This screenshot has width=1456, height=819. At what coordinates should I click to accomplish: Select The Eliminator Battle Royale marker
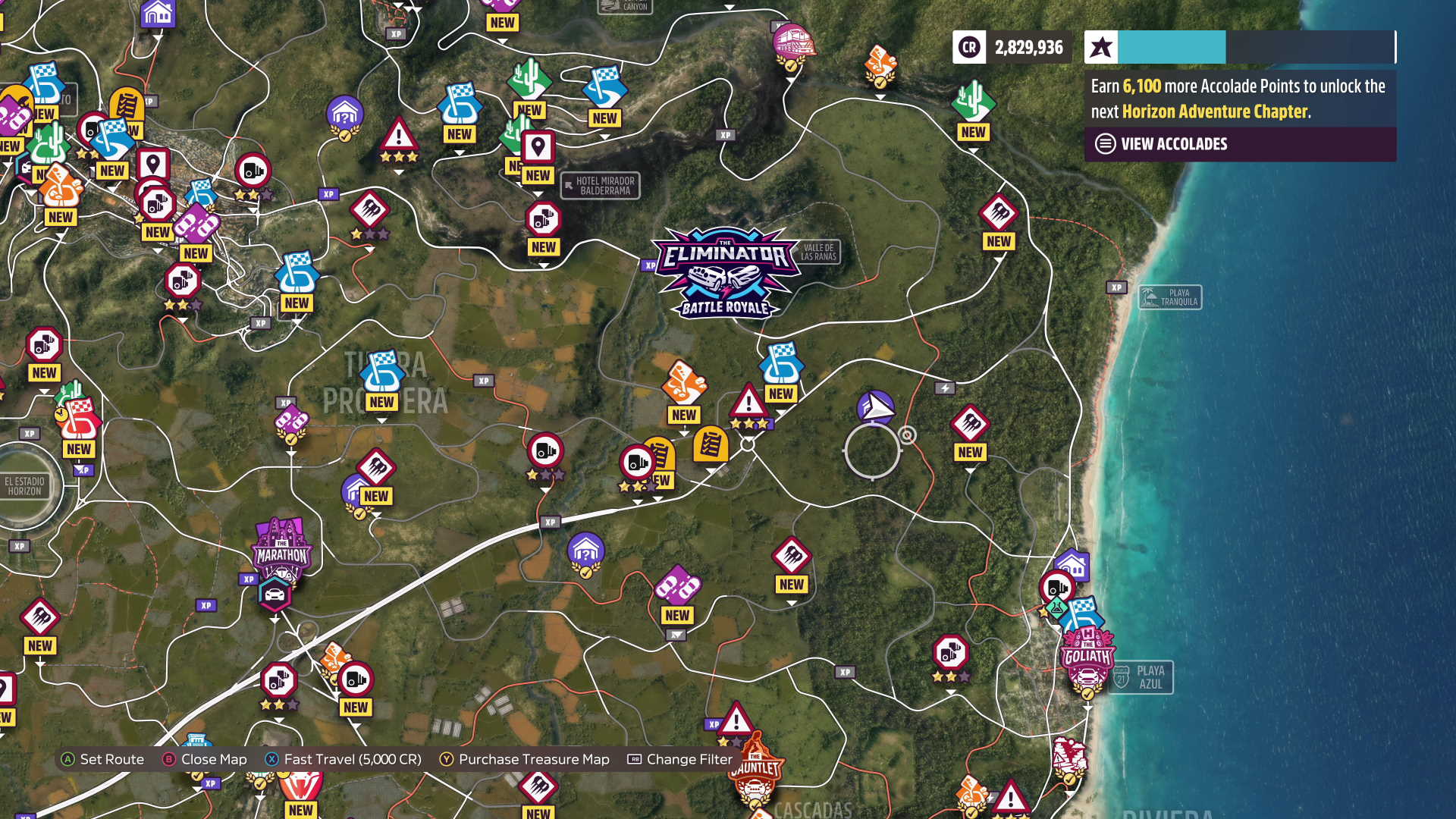point(725,271)
